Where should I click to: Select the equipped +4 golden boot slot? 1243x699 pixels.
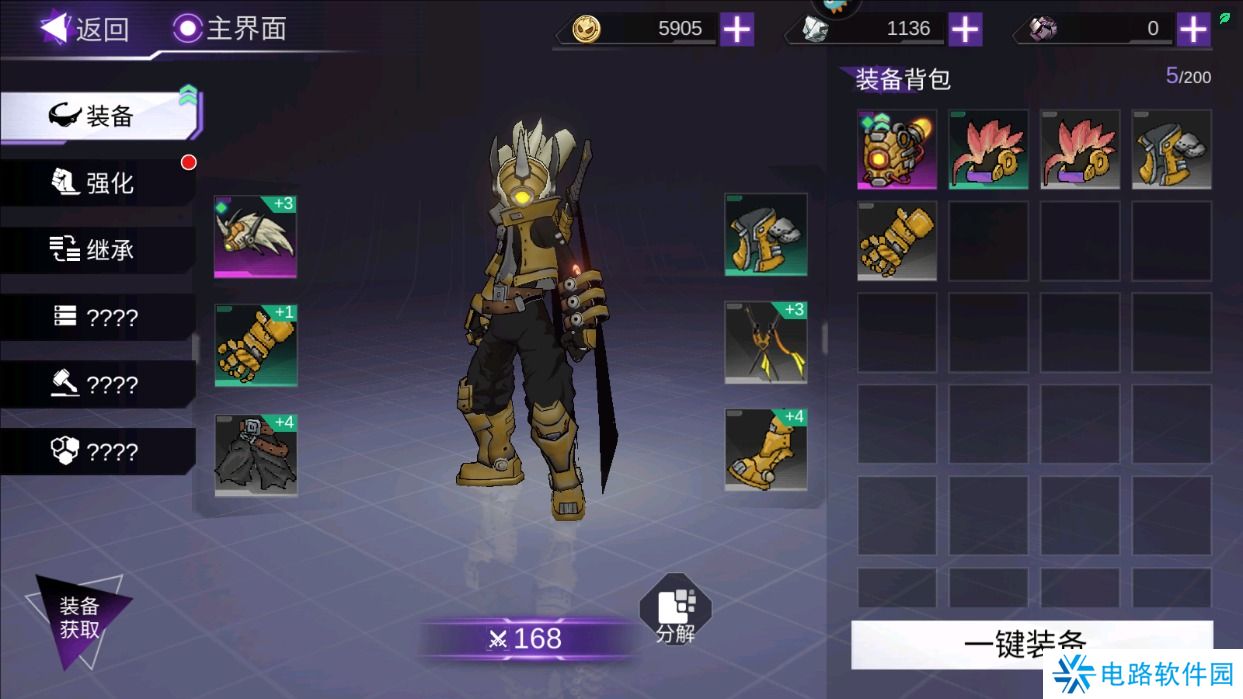766,450
